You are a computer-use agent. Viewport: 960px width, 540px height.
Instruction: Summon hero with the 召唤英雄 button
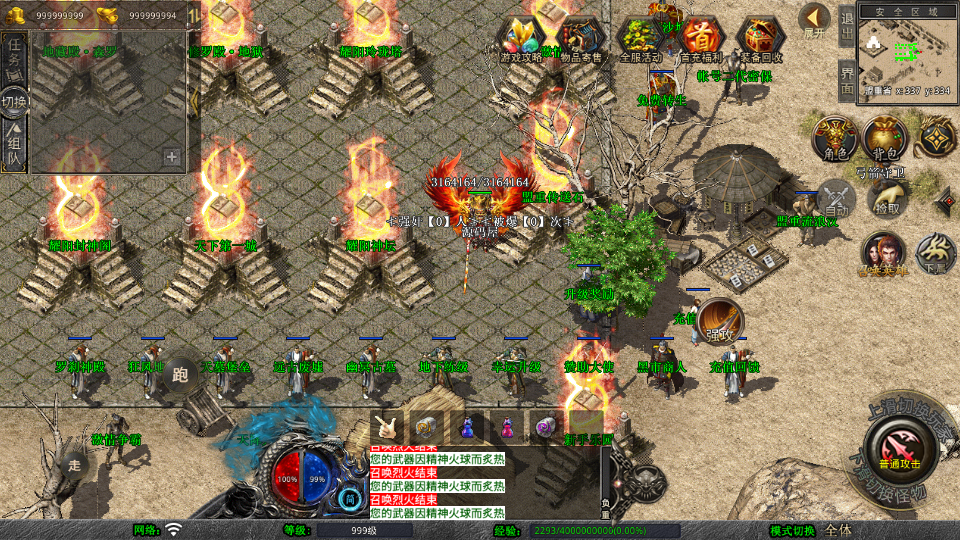883,254
